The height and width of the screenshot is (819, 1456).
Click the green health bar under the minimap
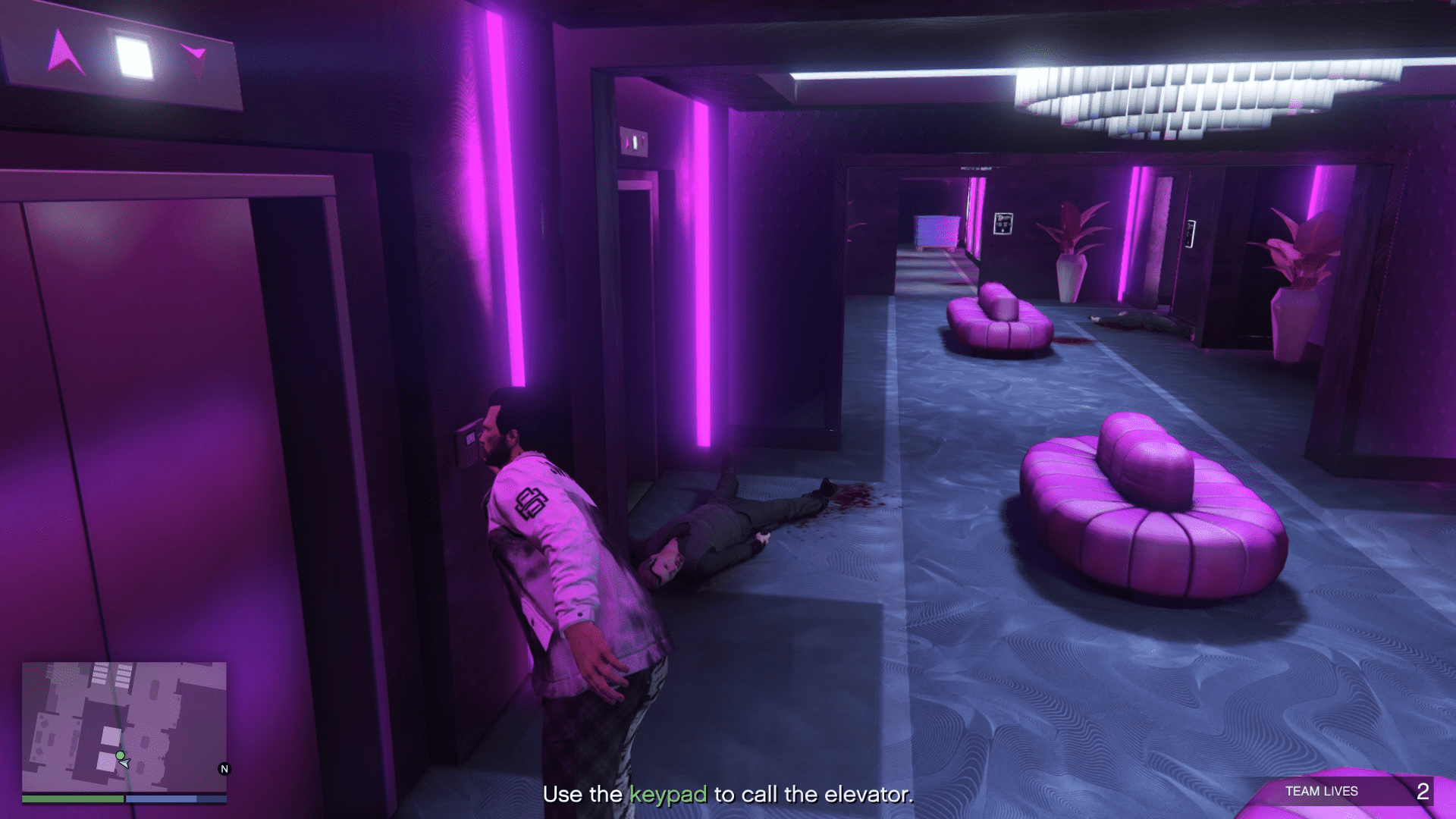tap(72, 799)
